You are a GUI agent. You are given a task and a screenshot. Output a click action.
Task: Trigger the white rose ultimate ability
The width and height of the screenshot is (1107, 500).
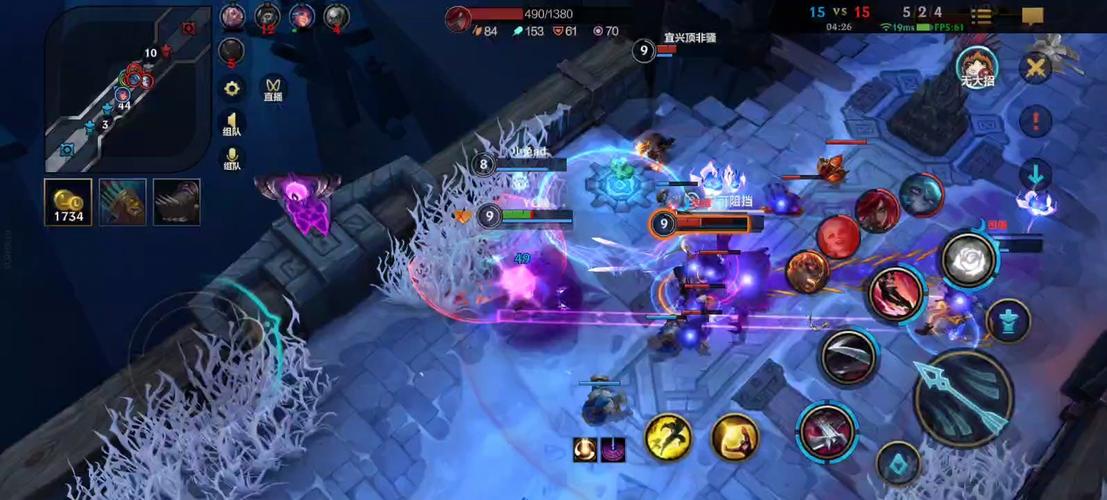click(x=968, y=260)
